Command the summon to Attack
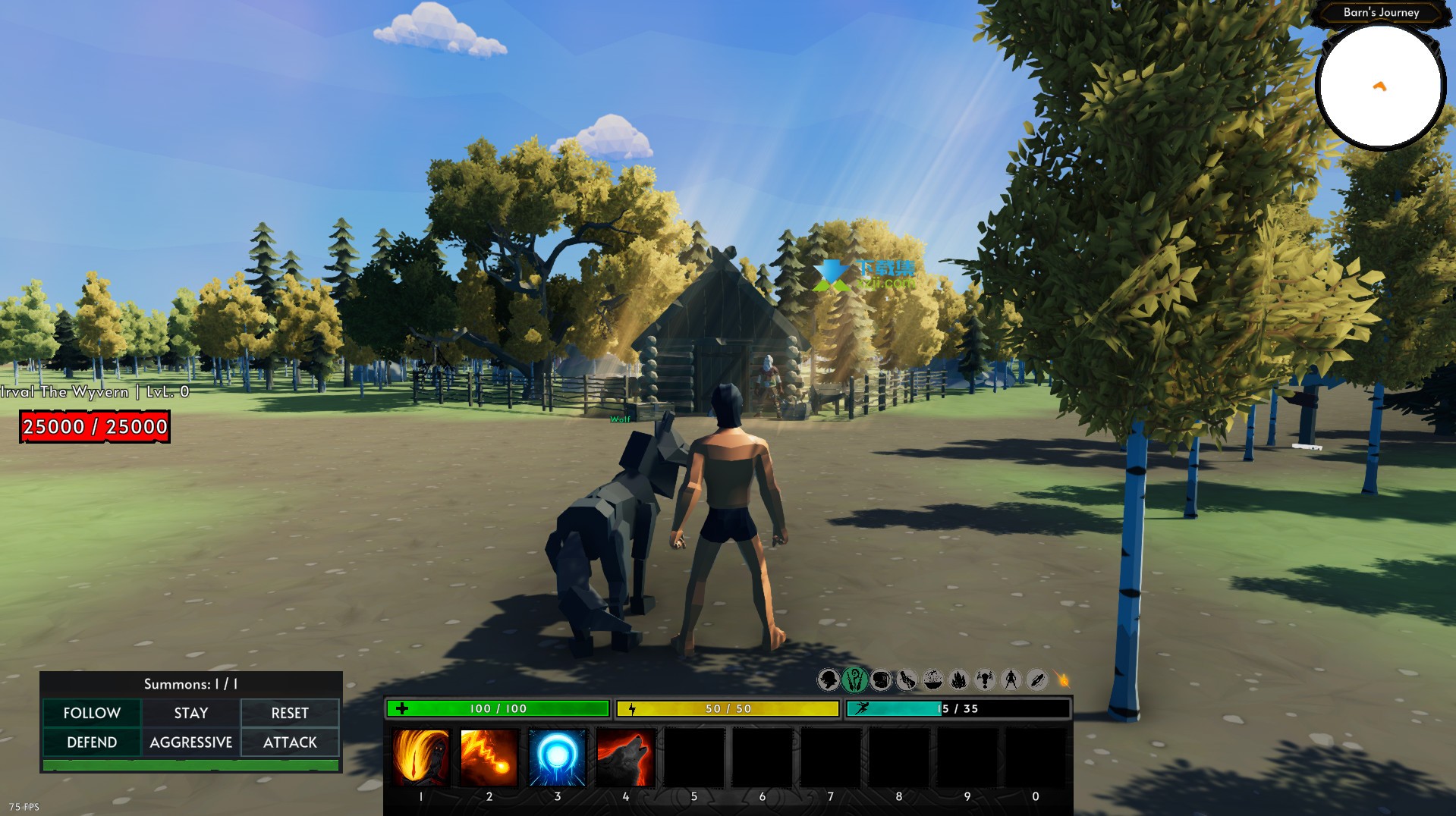1456x816 pixels. (x=290, y=742)
